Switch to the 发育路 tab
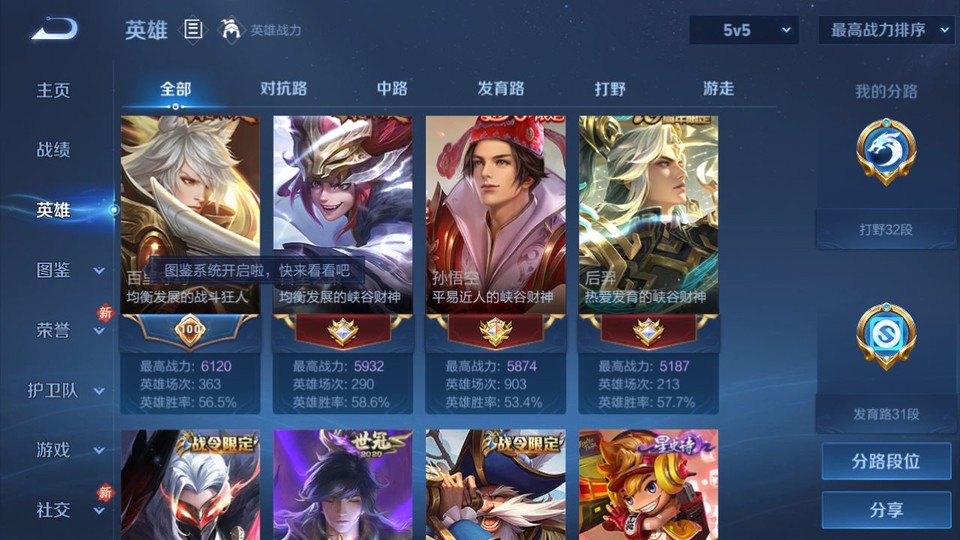960x540 pixels. click(501, 88)
